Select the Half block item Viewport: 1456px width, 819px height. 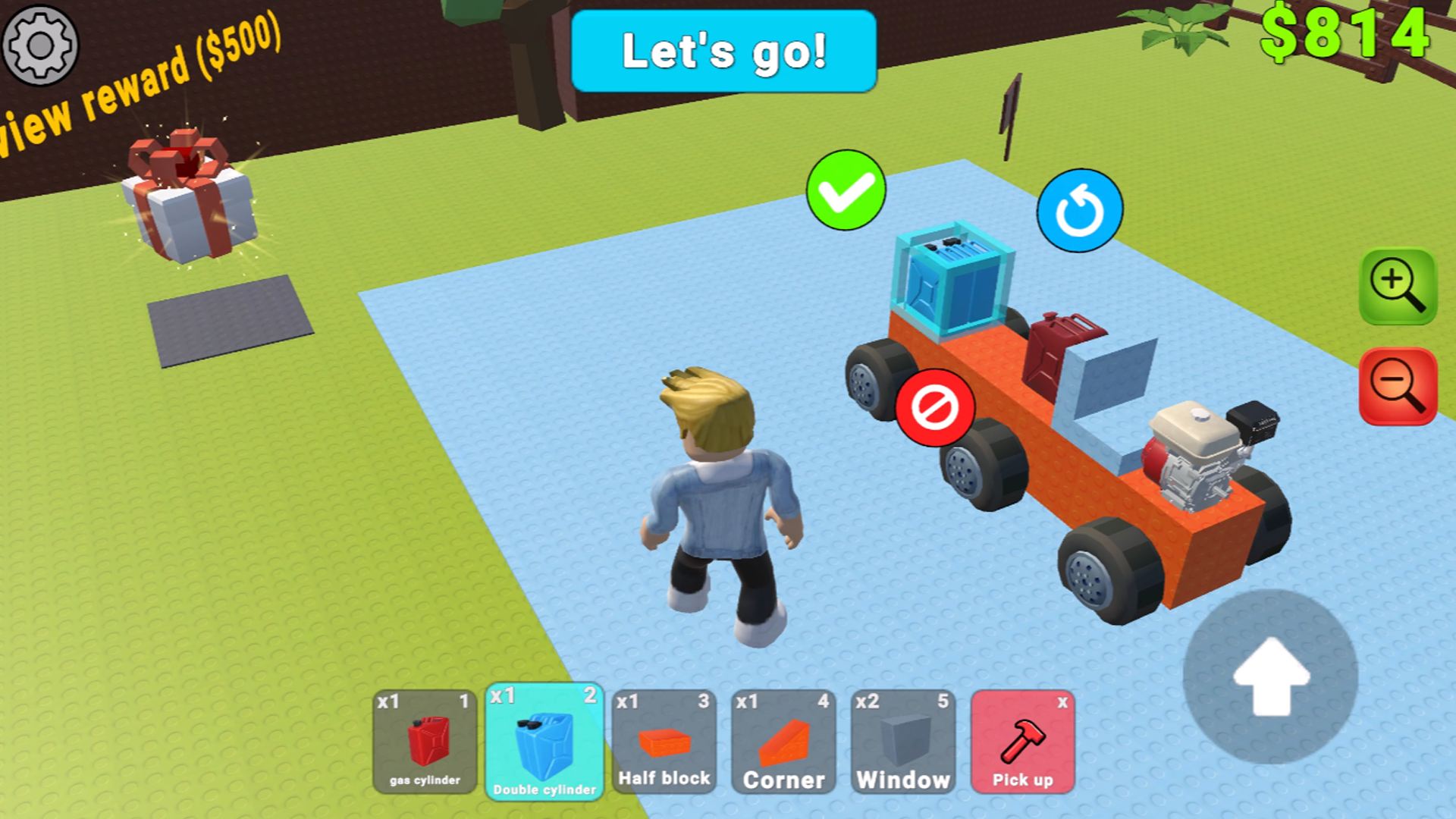[664, 743]
